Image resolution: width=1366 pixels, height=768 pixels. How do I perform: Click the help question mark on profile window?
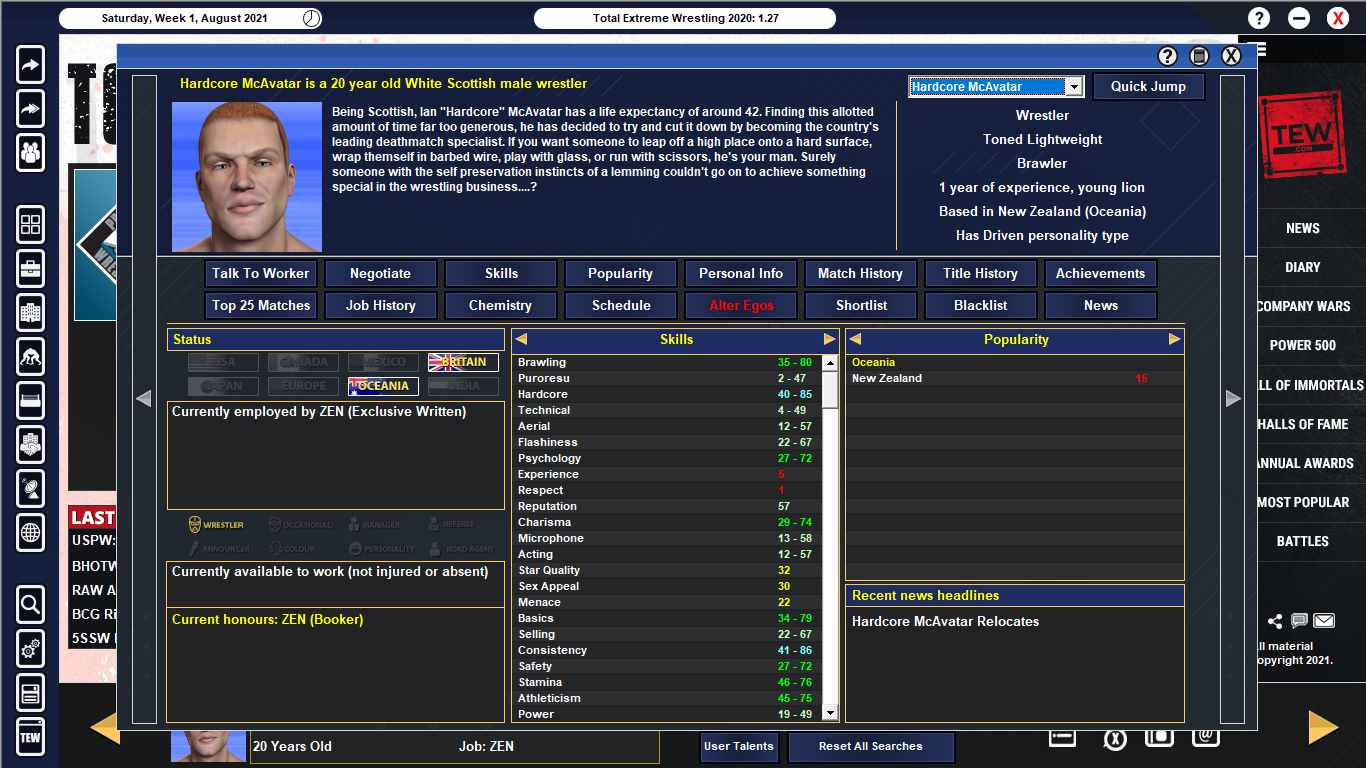pos(1166,56)
